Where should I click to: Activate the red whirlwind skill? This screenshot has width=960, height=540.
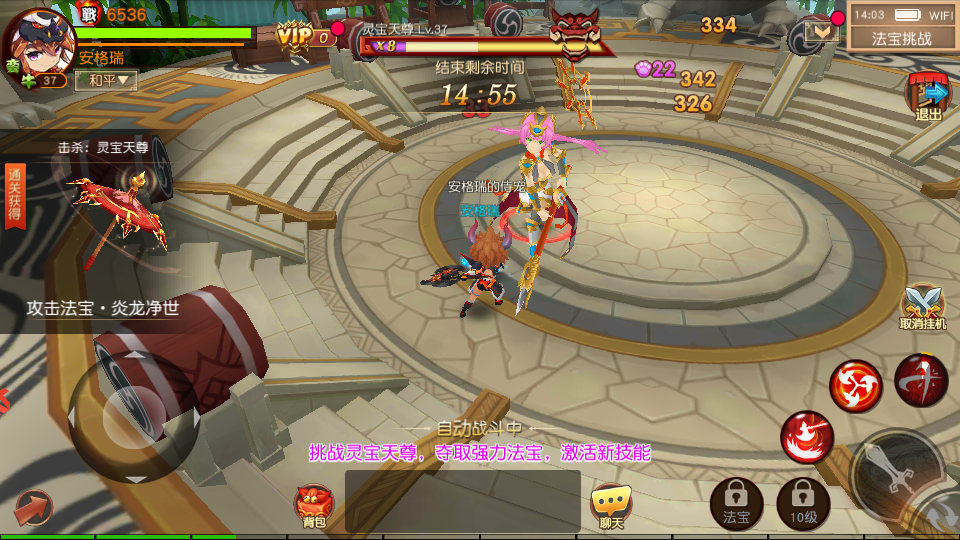856,385
